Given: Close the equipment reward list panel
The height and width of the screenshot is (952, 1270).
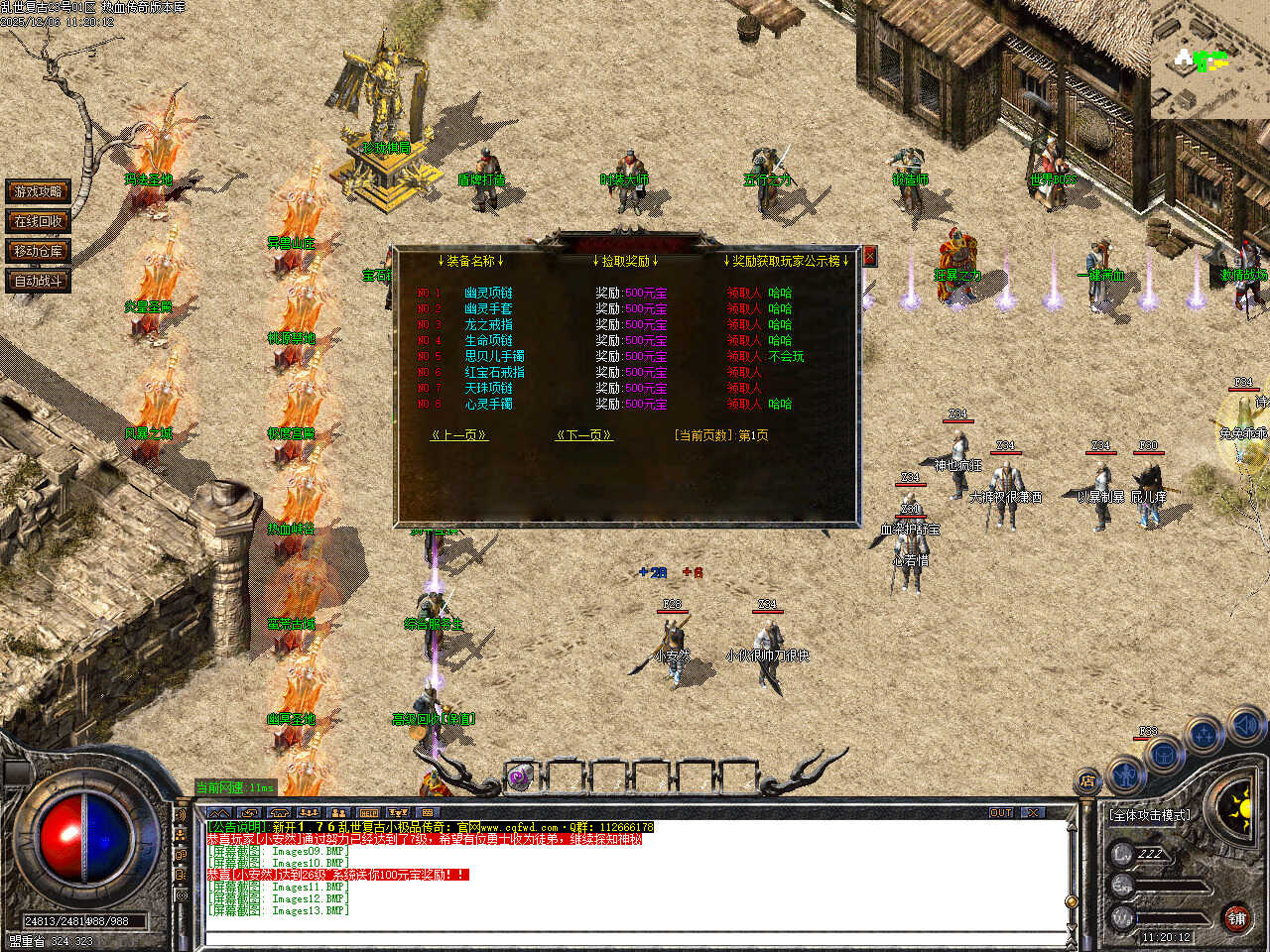Looking at the screenshot, I should click(869, 256).
